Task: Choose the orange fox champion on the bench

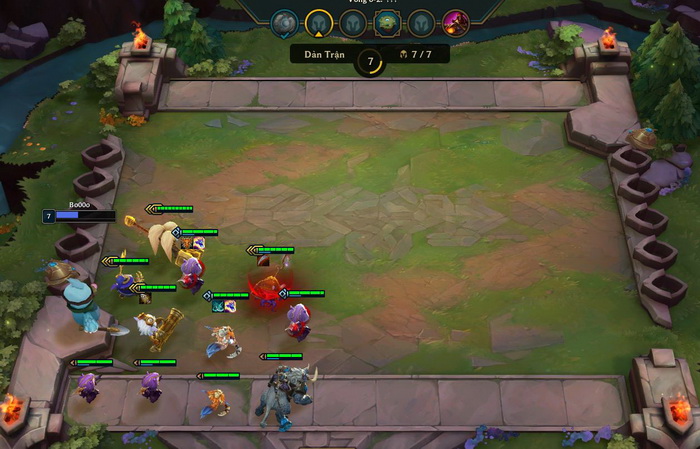Action: [x=214, y=402]
